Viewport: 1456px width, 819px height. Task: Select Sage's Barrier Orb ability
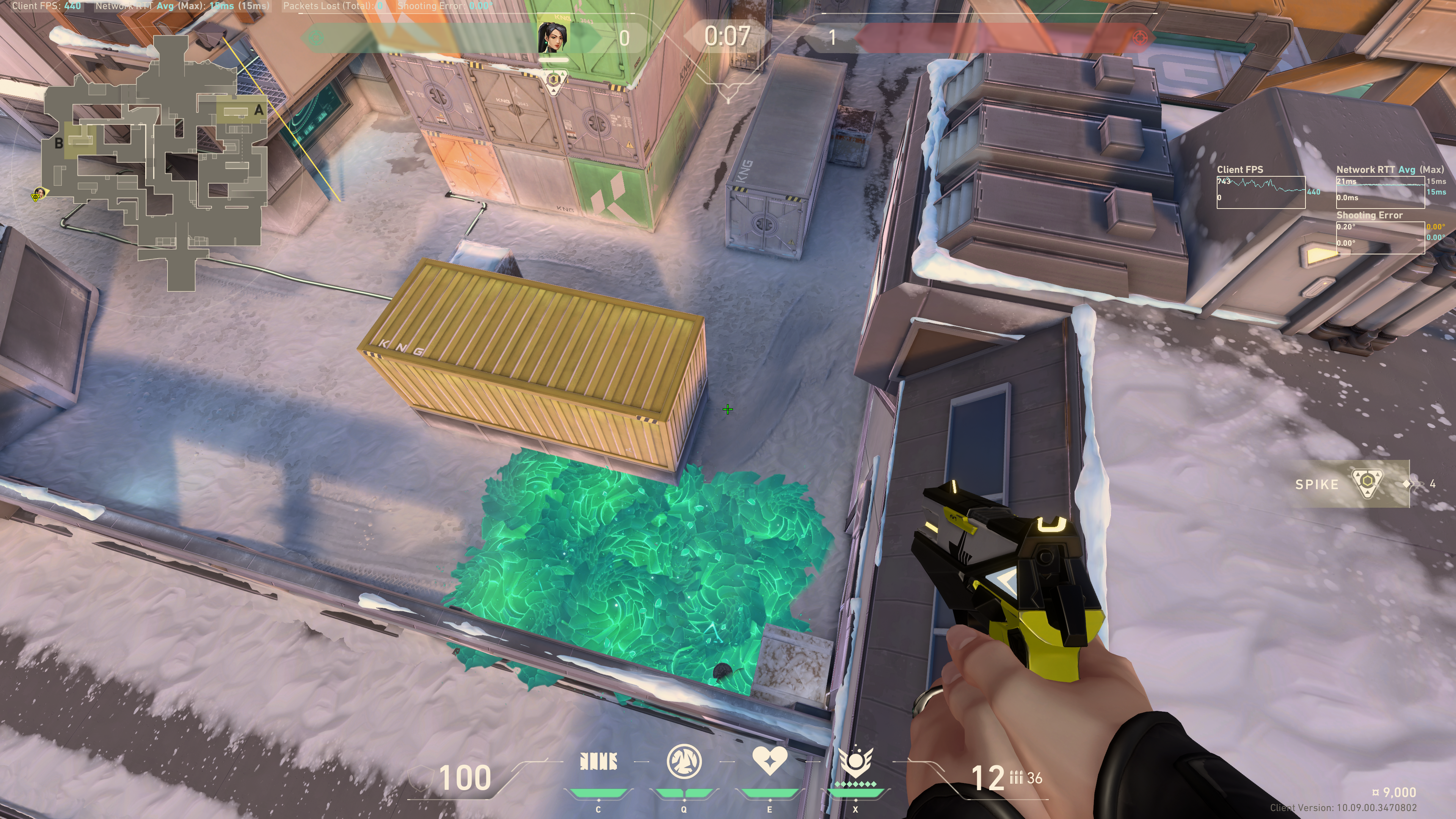pos(598,762)
